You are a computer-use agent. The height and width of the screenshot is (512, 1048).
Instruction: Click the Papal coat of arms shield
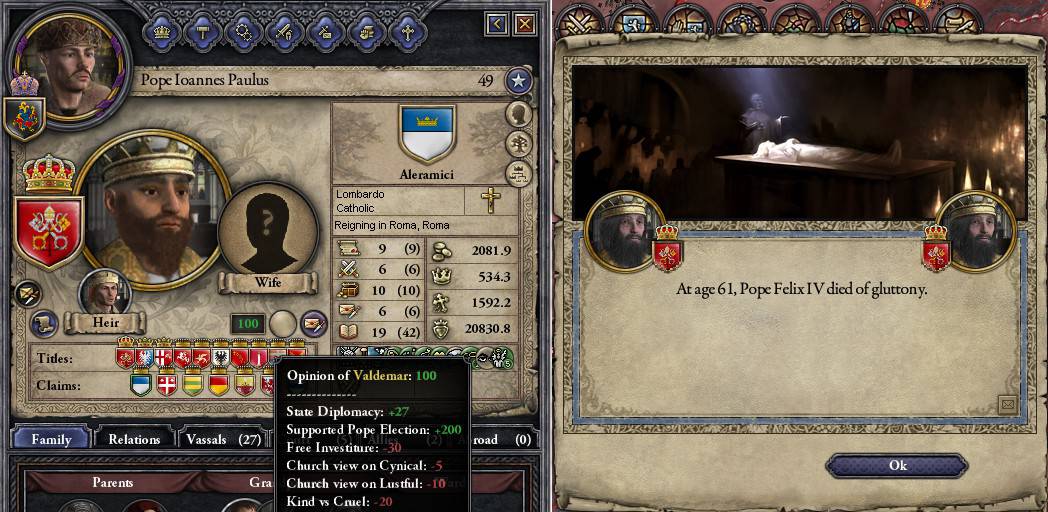[x=49, y=230]
